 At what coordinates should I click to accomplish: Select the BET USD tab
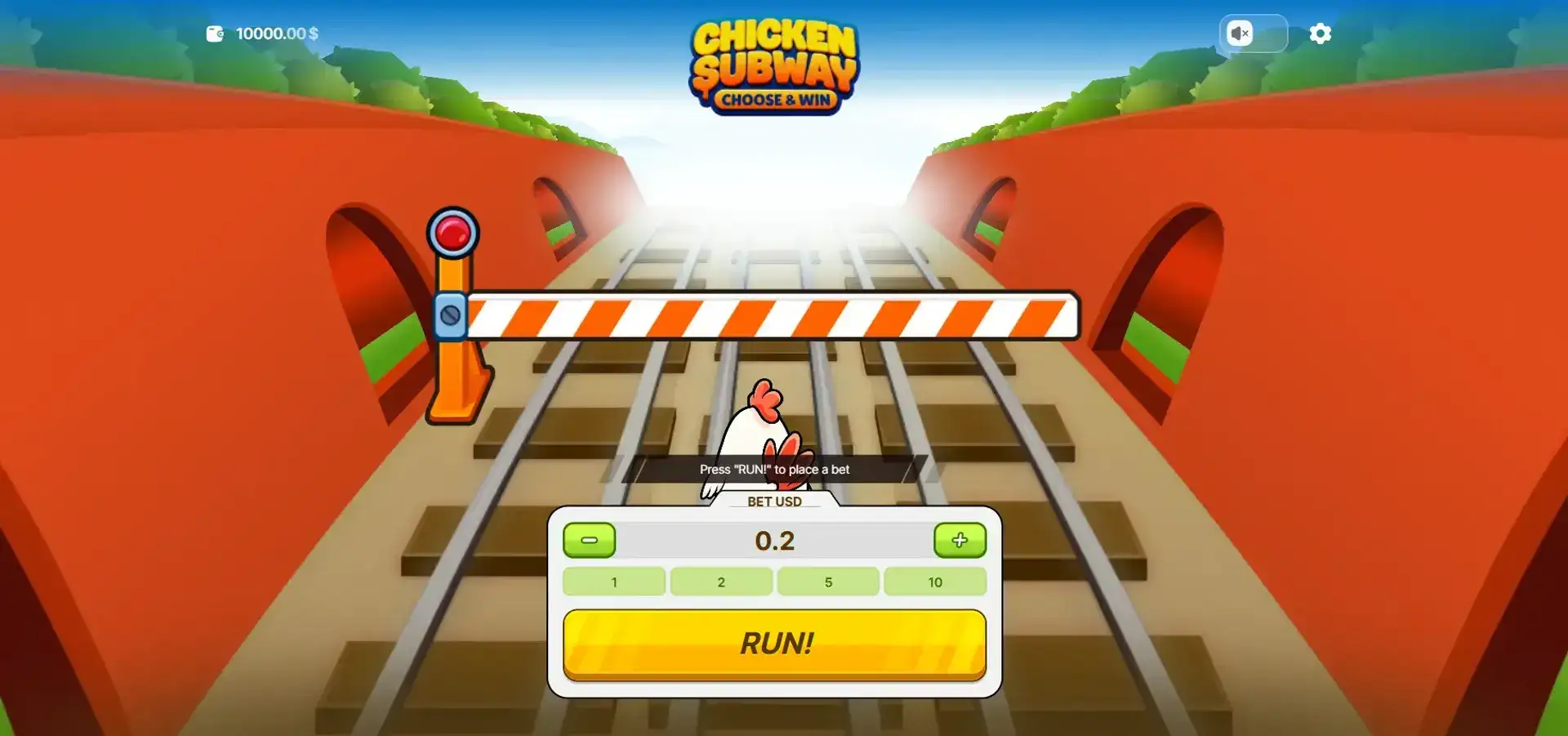774,502
